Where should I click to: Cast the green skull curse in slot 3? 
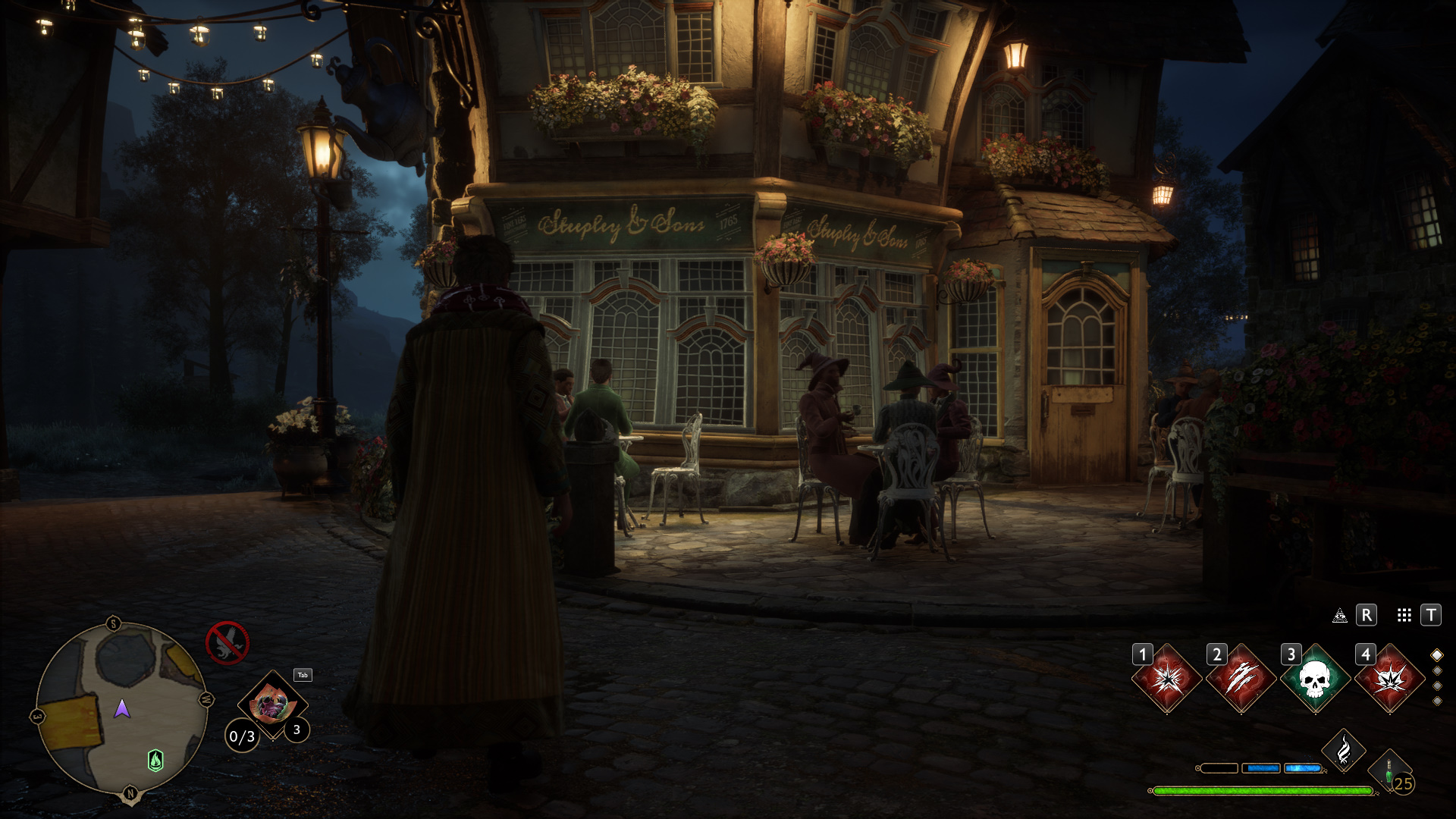coord(1316,679)
